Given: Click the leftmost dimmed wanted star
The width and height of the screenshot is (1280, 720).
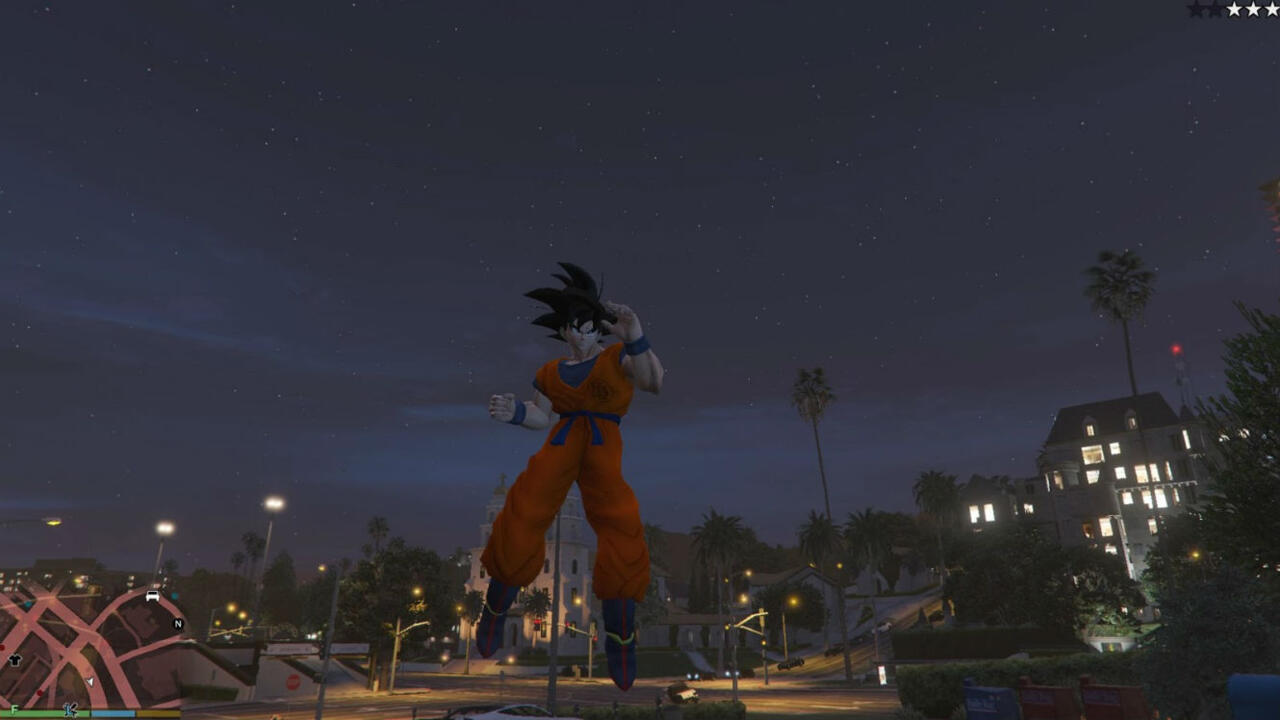Looking at the screenshot, I should pyautogui.click(x=1196, y=8).
